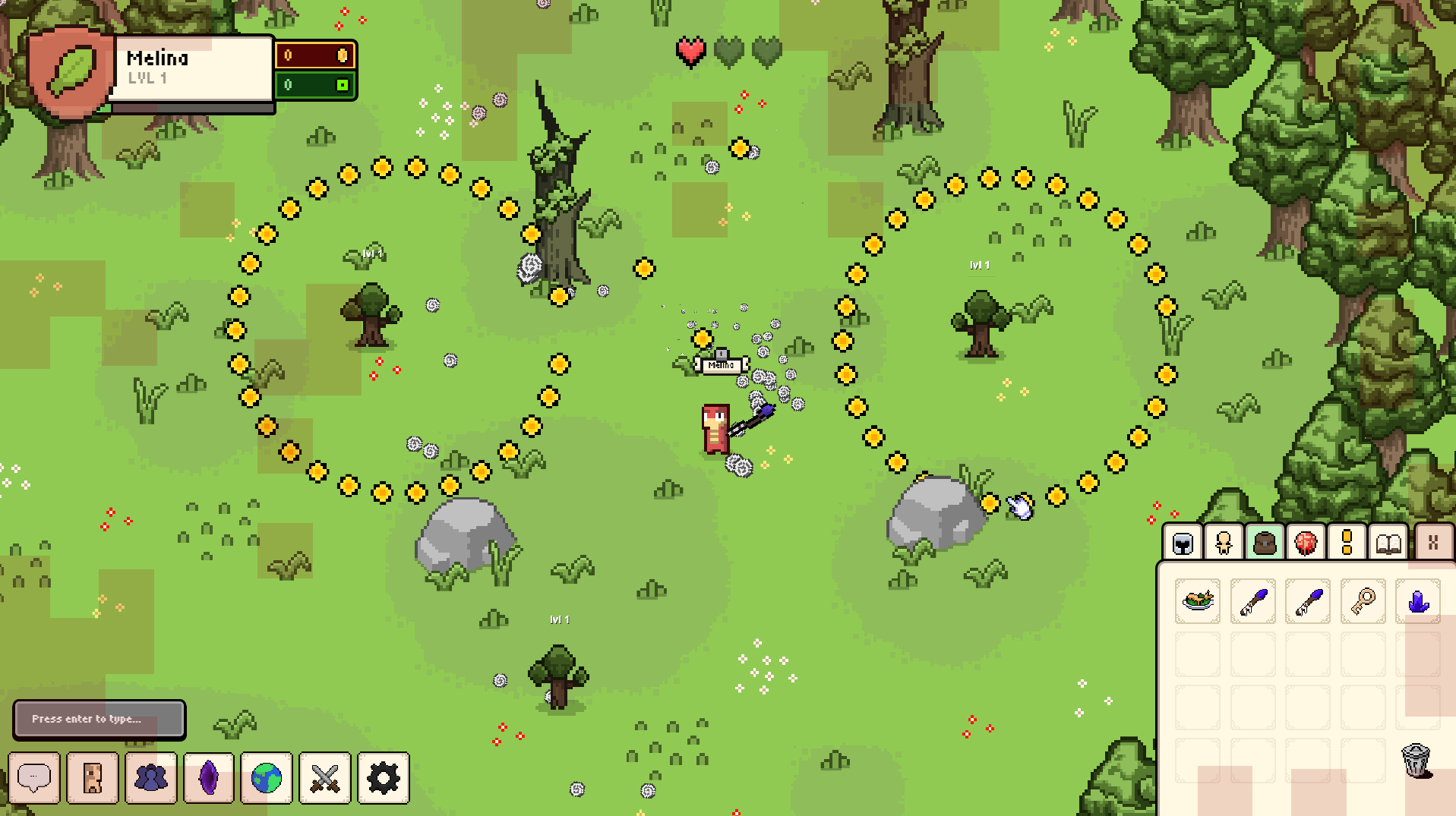Click the inventory trash can
This screenshot has height=816, width=1456.
coord(1416,760)
